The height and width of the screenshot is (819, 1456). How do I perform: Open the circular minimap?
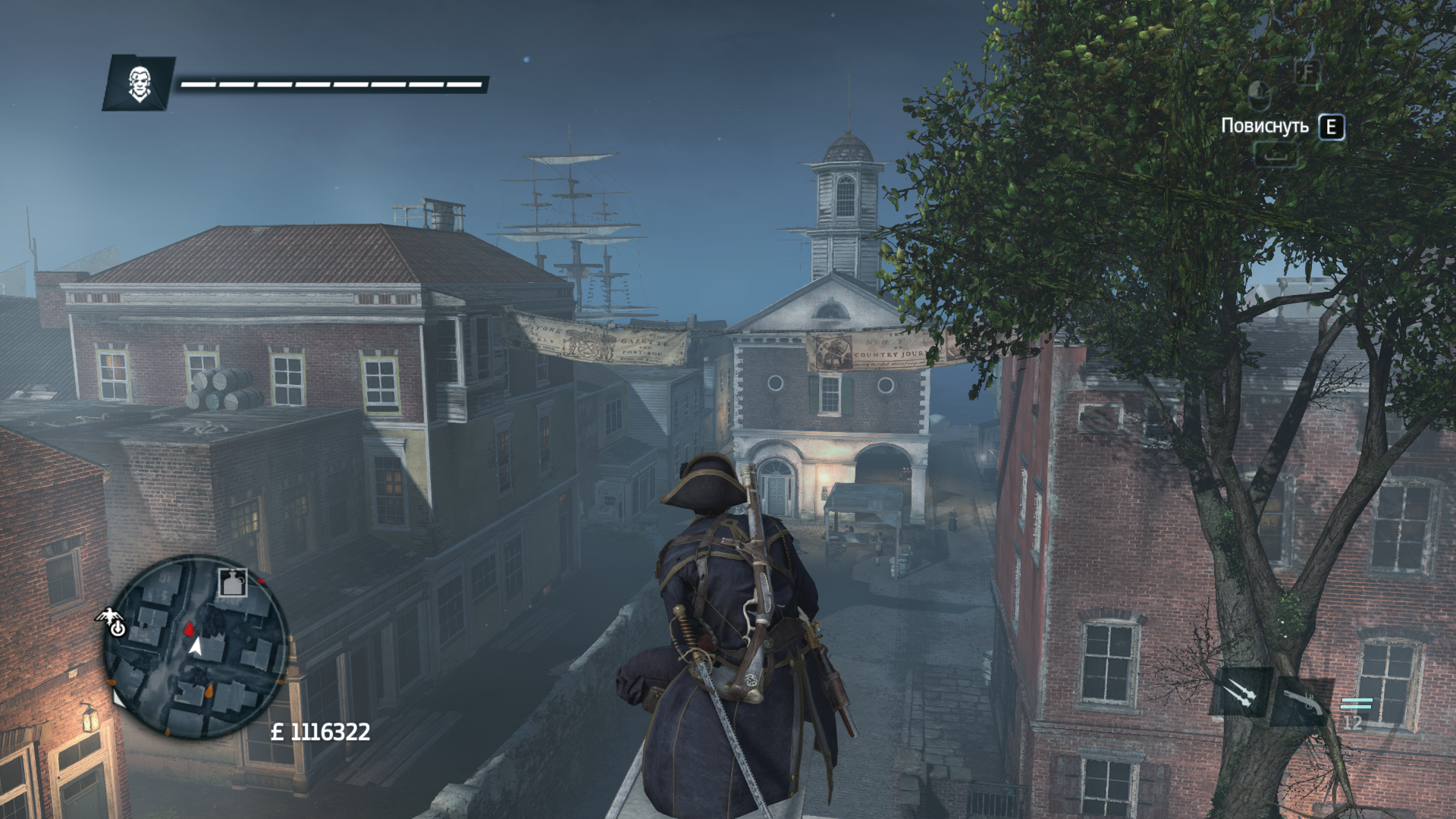tap(196, 648)
